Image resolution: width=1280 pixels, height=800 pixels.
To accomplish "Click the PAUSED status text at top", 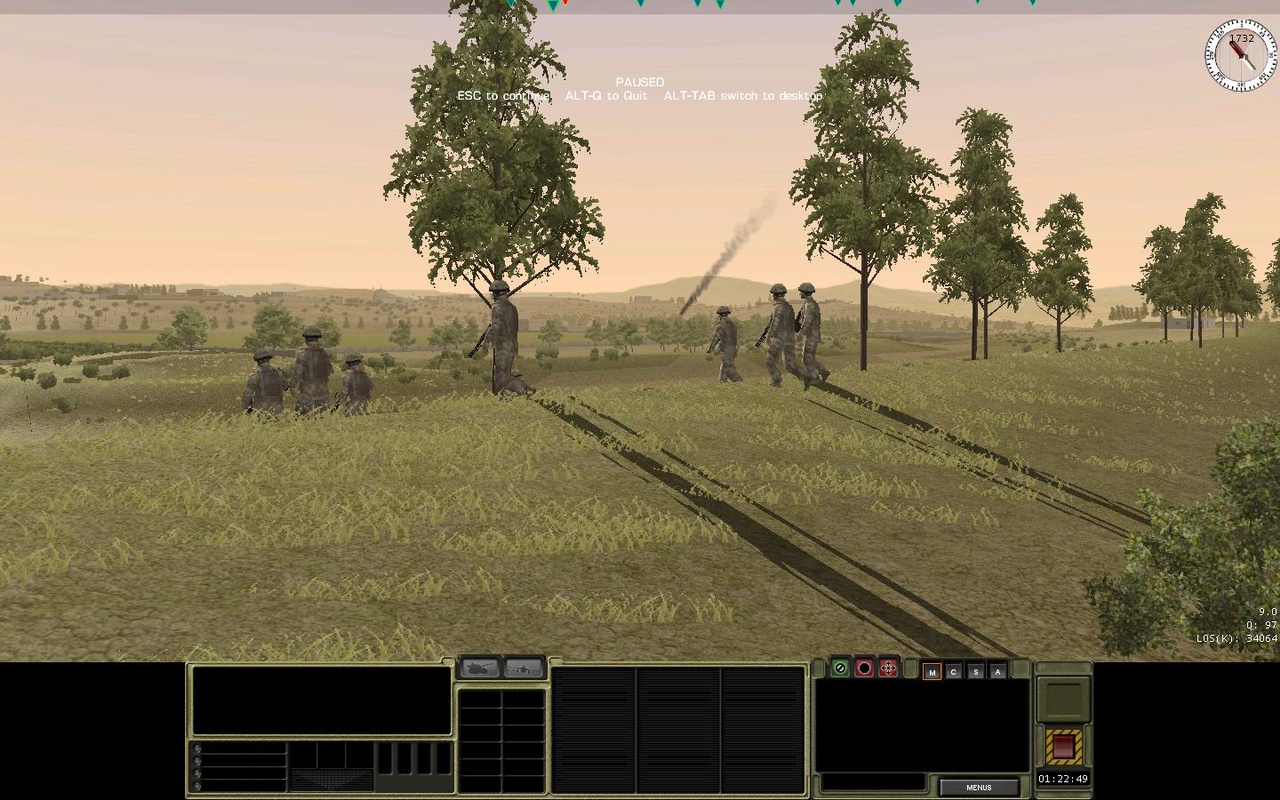I will click(x=640, y=81).
